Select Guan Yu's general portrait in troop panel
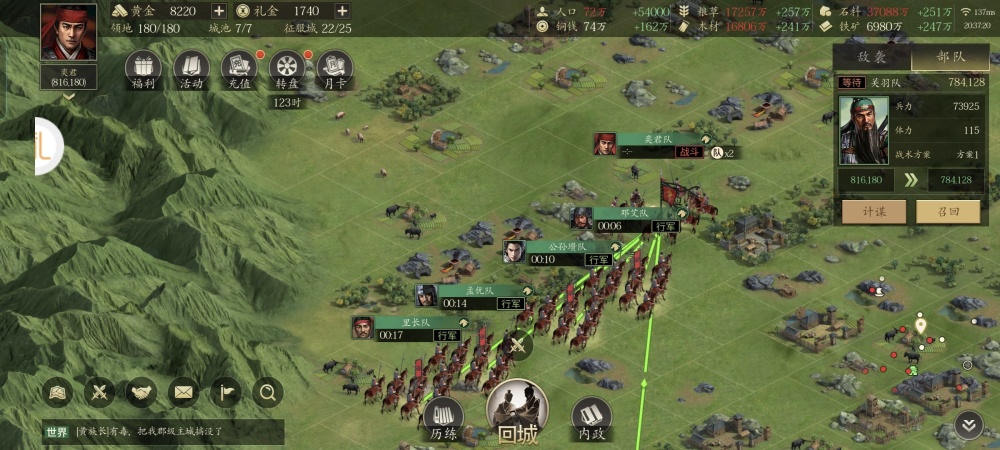 pos(863,130)
